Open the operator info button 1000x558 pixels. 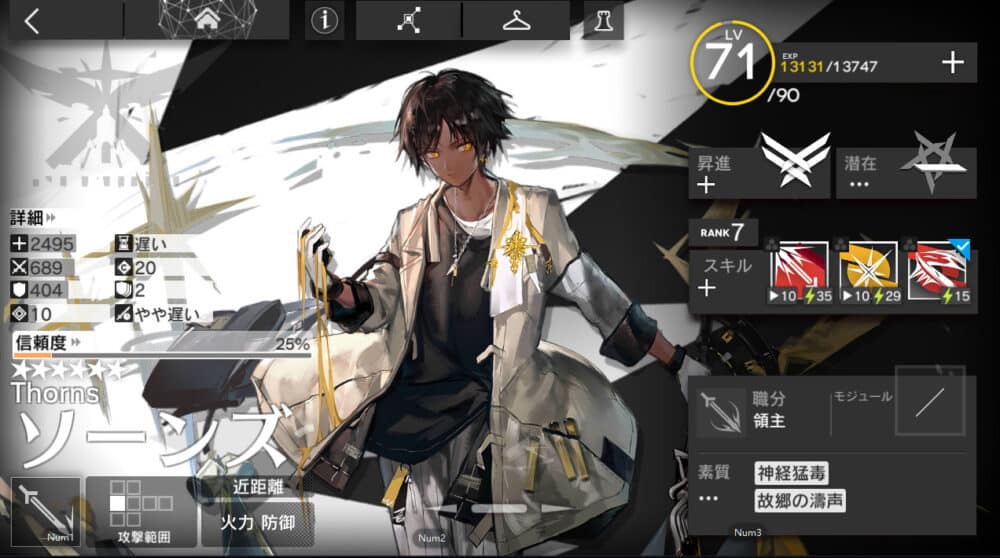tap(324, 21)
